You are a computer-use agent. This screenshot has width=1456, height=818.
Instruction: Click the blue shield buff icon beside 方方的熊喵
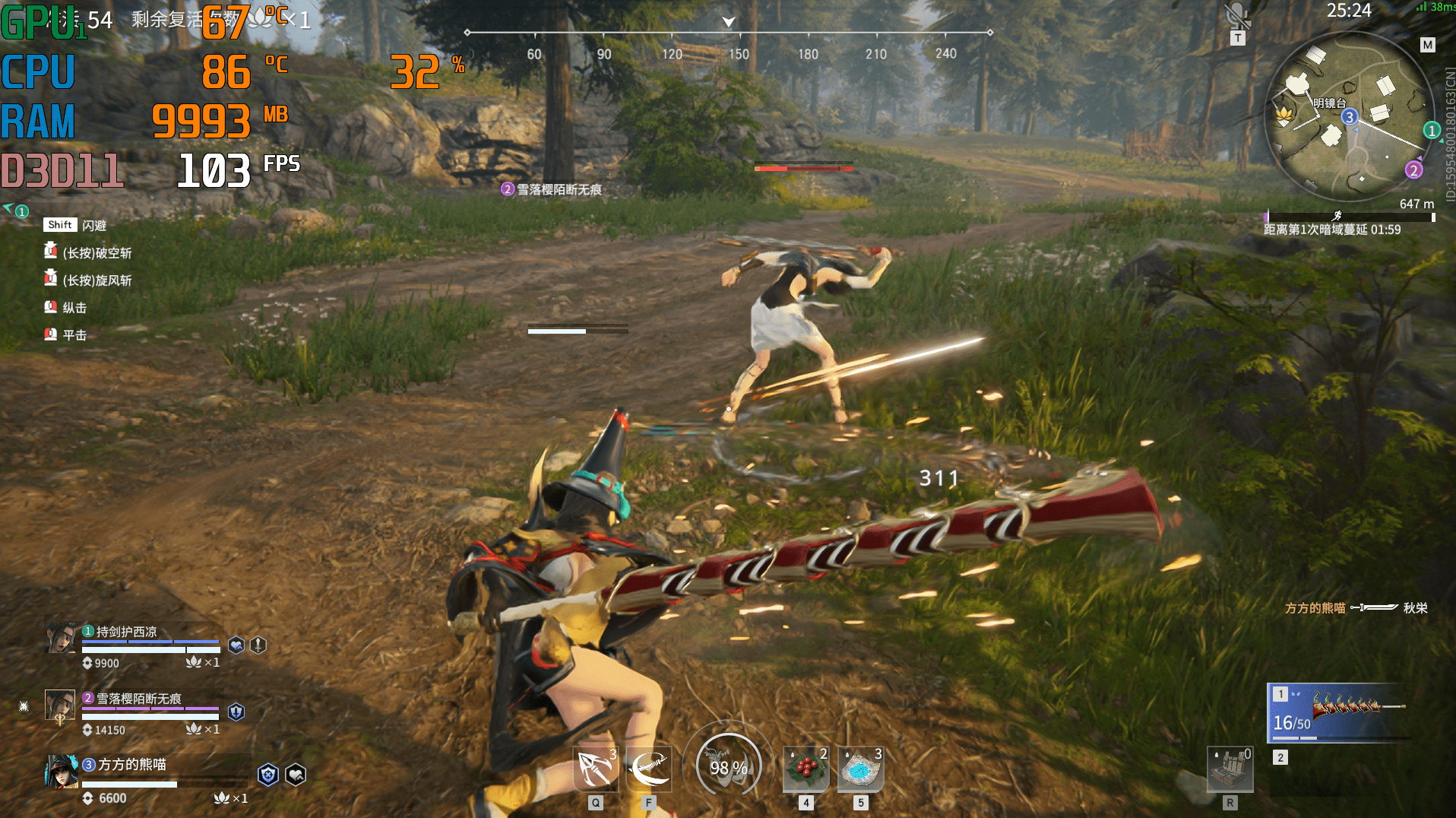point(267,774)
